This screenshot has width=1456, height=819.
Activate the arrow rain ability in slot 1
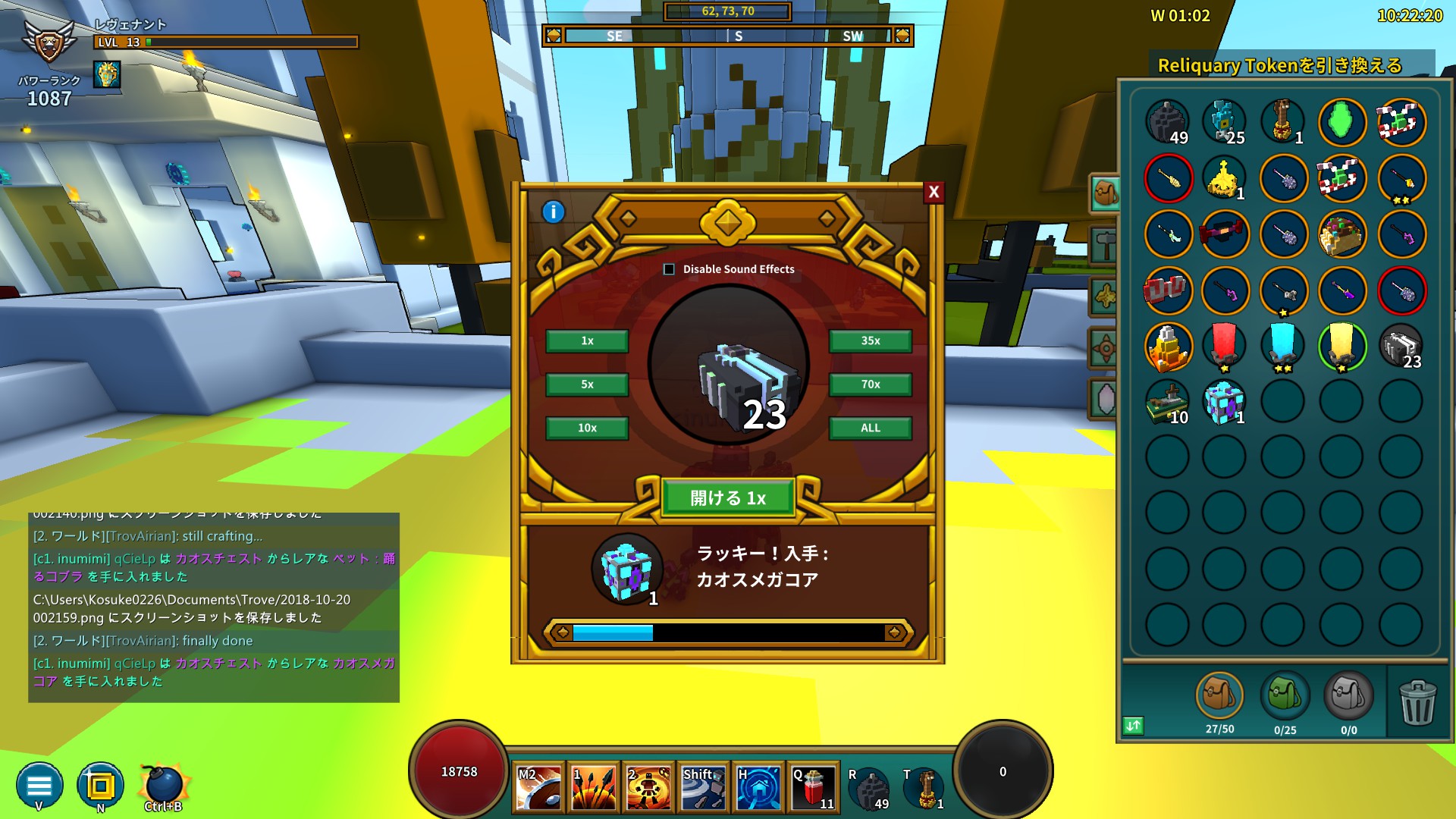(x=593, y=787)
